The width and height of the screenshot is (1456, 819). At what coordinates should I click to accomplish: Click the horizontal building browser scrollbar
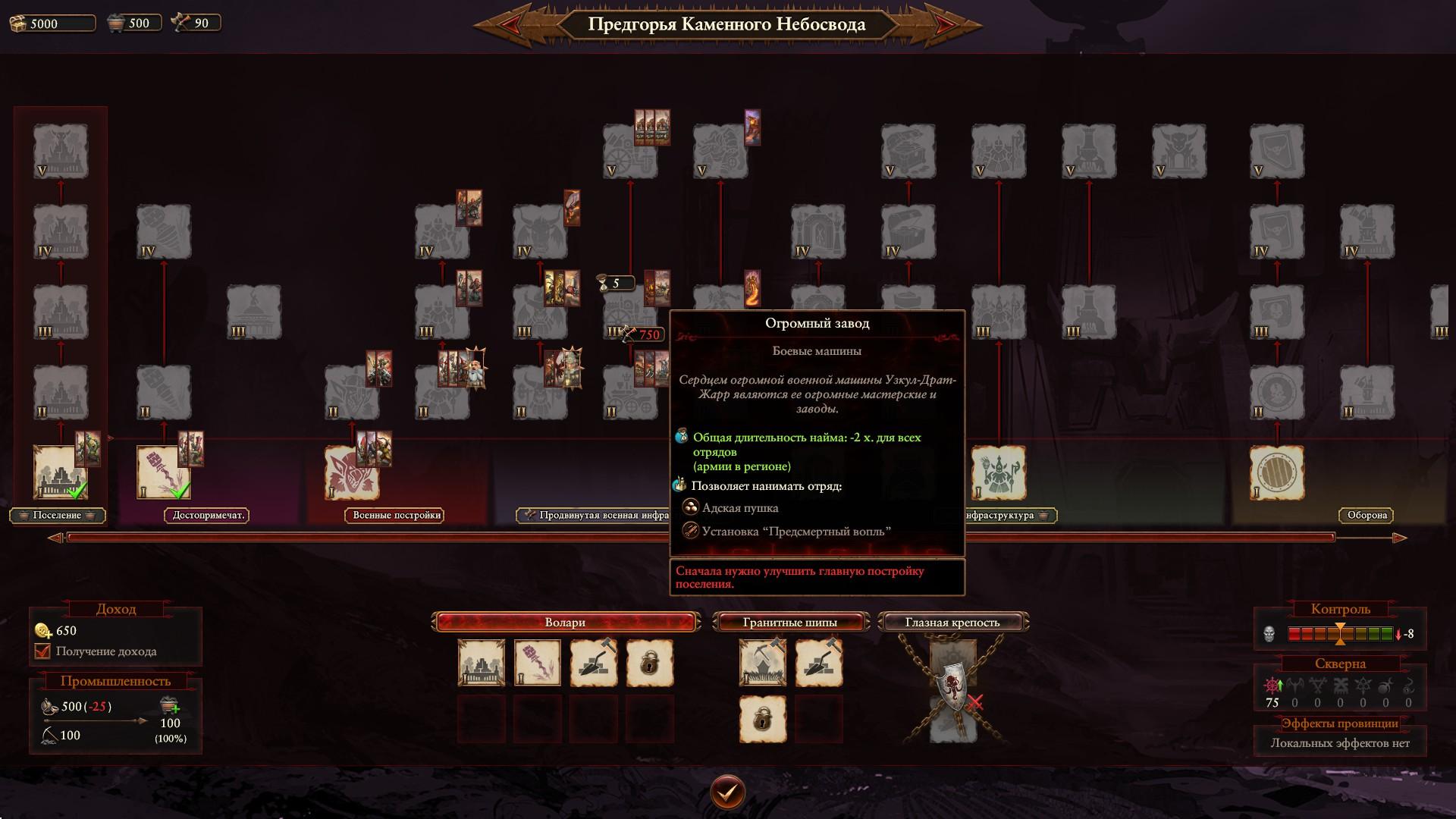(x=699, y=538)
